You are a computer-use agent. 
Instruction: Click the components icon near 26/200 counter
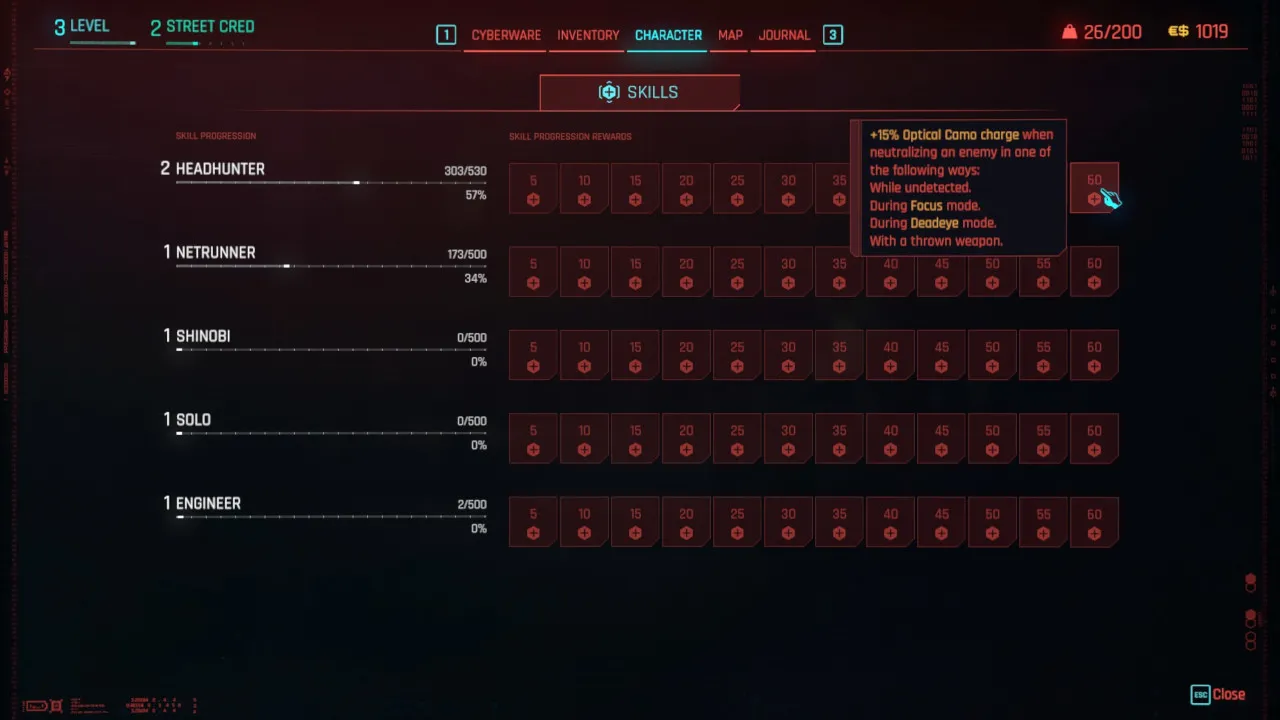point(1069,31)
